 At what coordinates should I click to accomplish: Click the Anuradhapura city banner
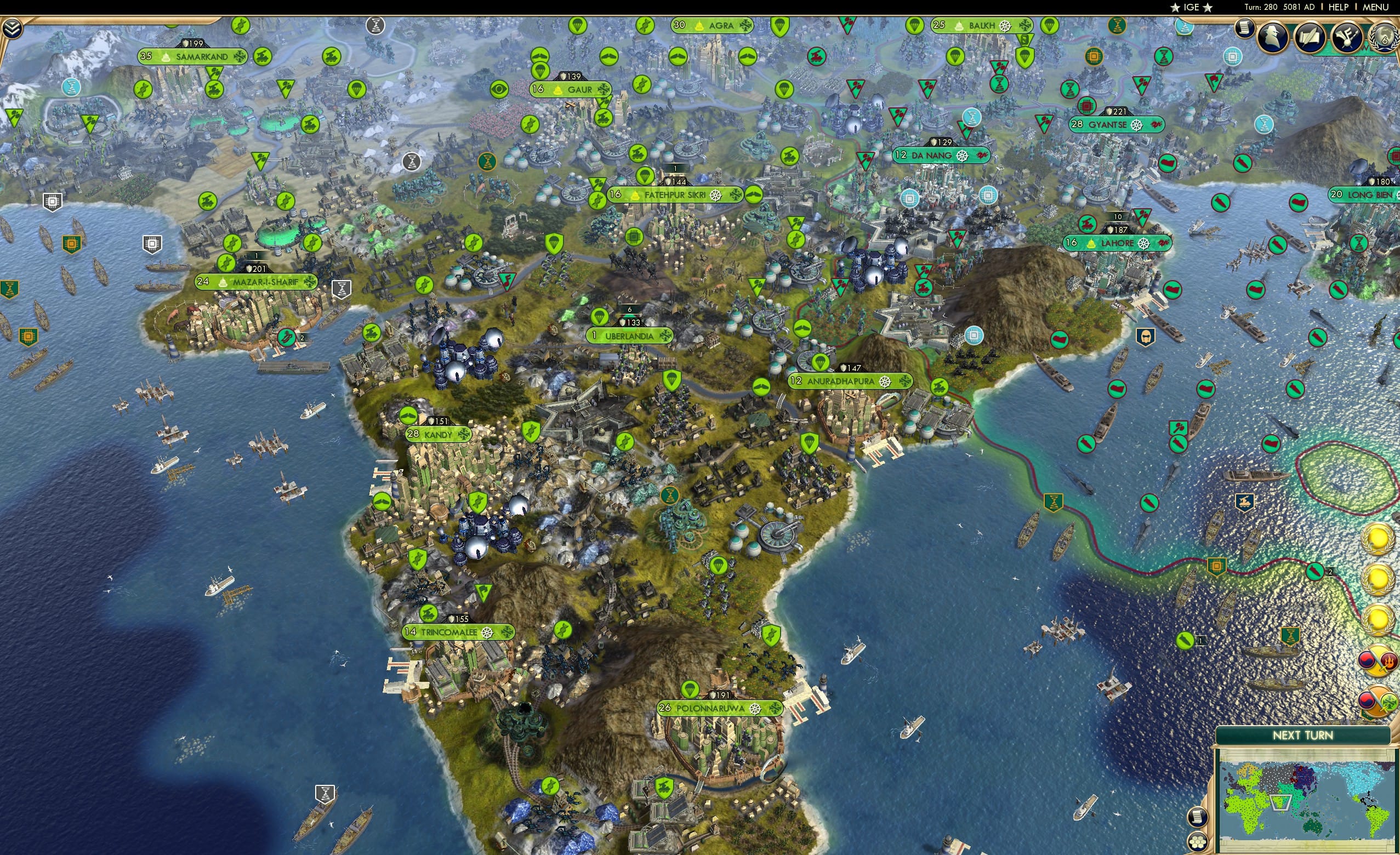tap(841, 383)
